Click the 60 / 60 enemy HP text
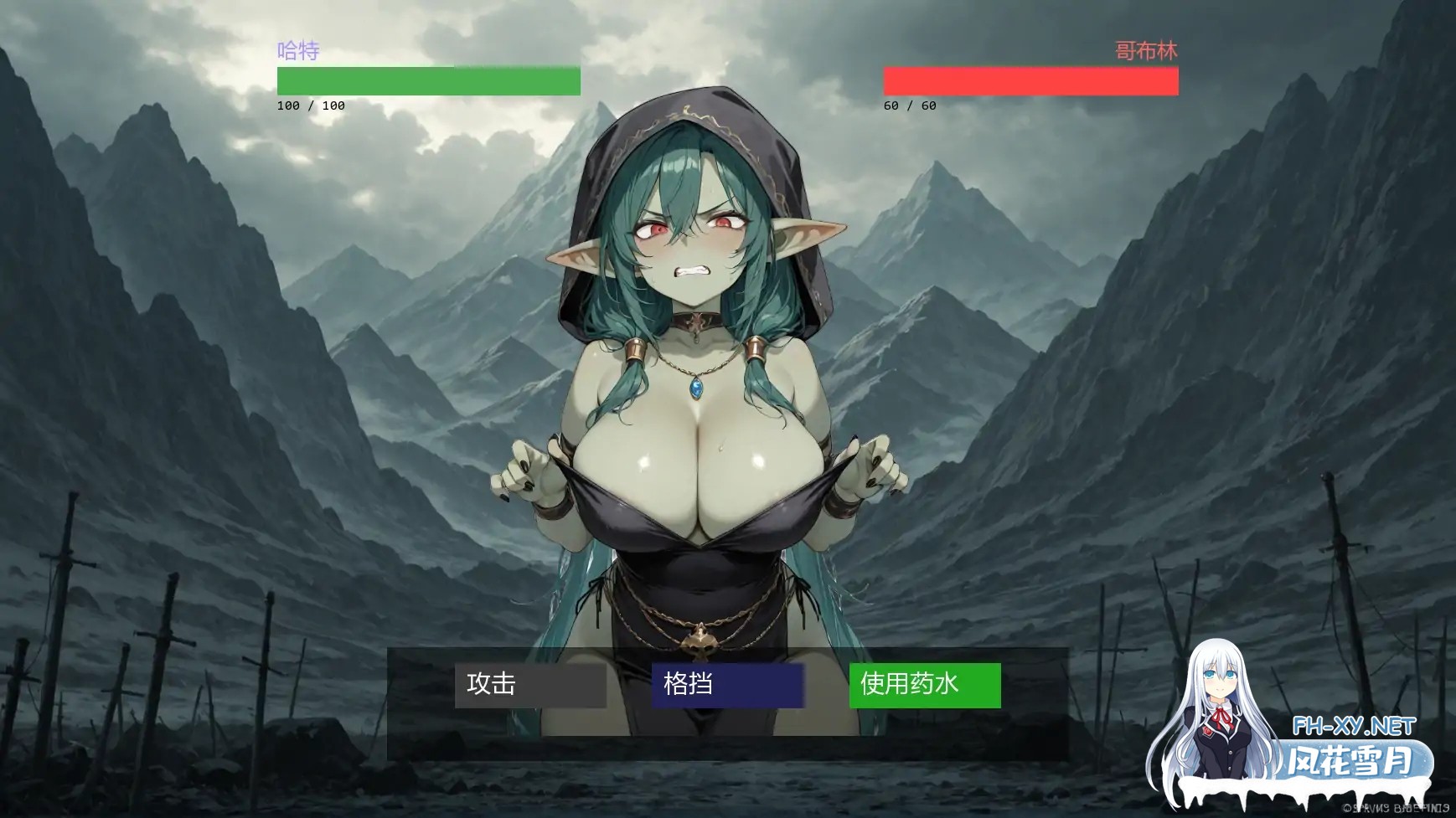 [910, 105]
